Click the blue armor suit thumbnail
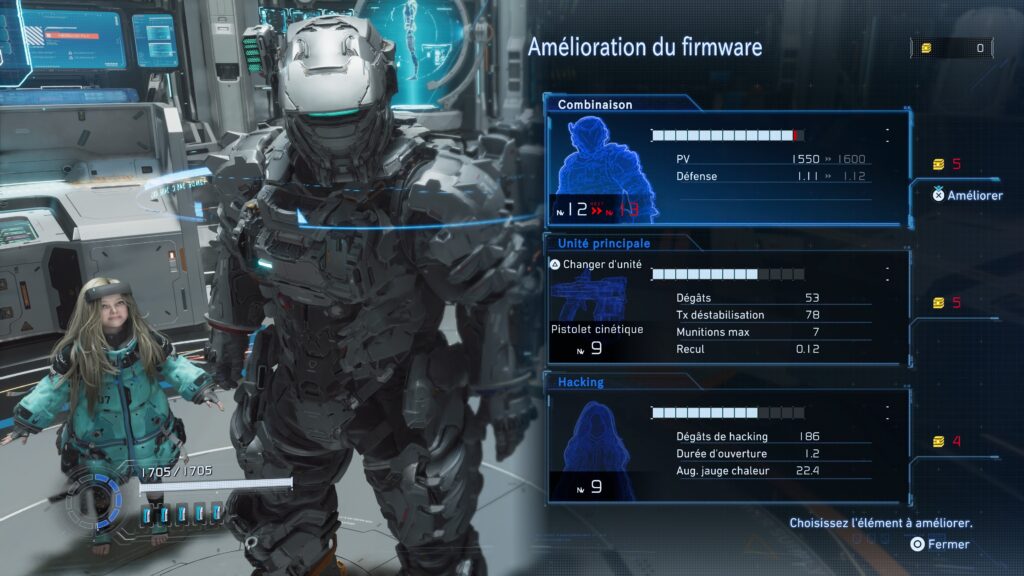This screenshot has width=1024, height=576. click(600, 165)
